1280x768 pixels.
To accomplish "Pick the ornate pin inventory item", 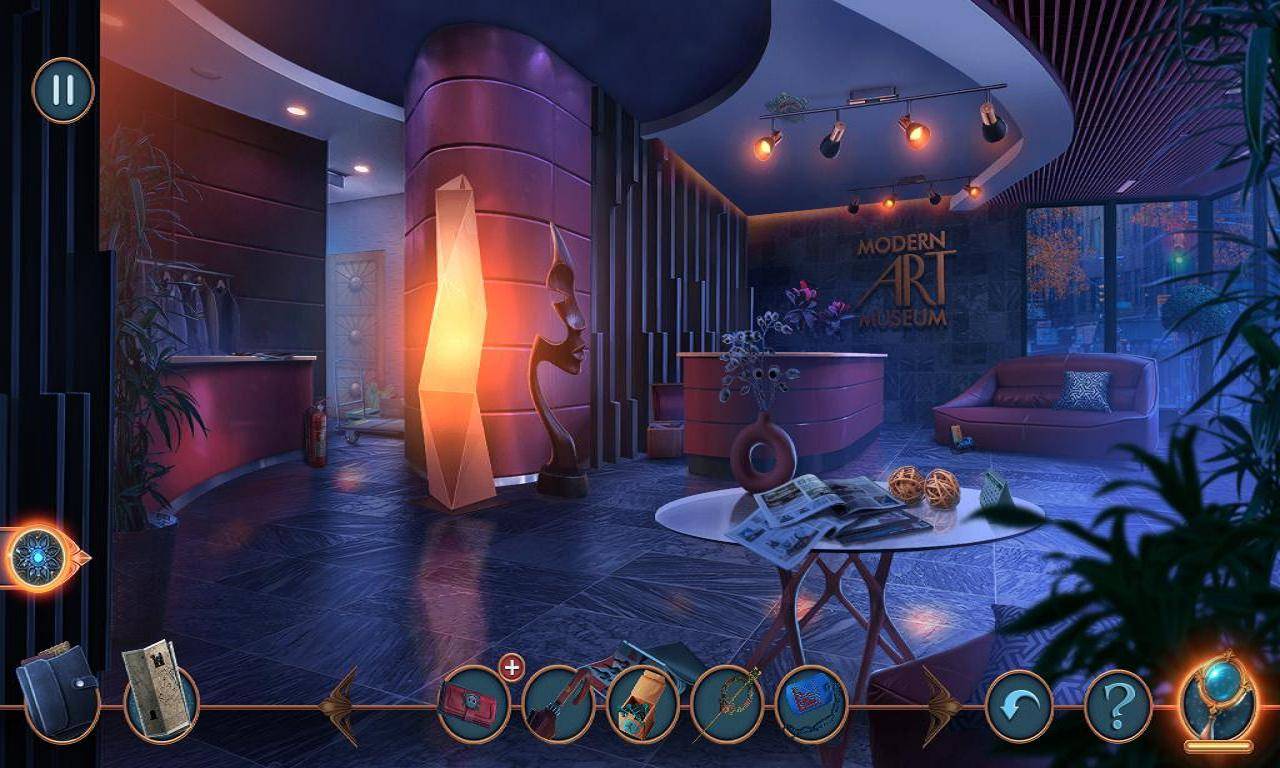I will pyautogui.click(x=727, y=705).
